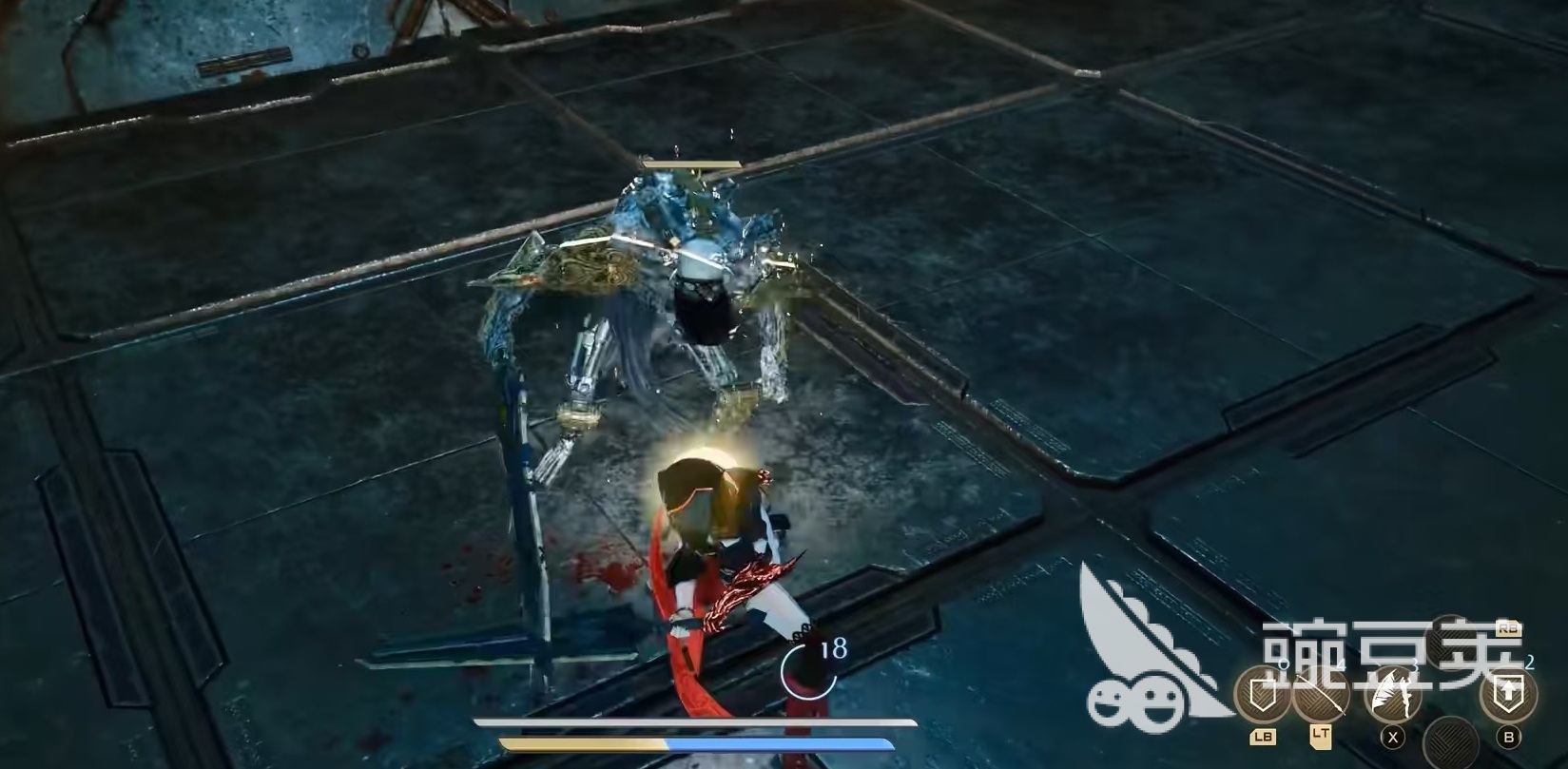This screenshot has width=1568, height=769.
Task: Activate the shield with up-arrow skill
Action: click(x=1507, y=694)
